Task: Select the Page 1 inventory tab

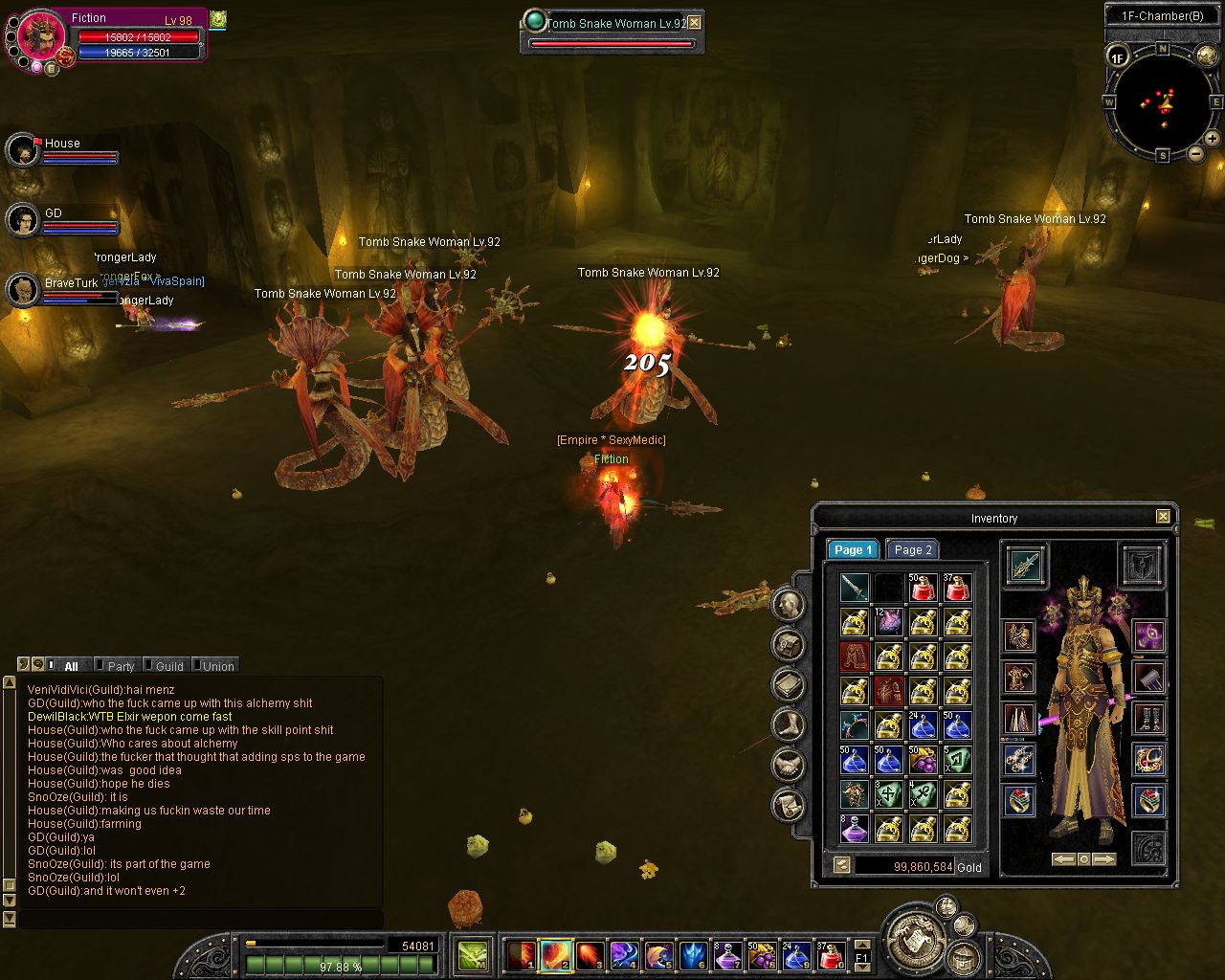Action: point(852,549)
